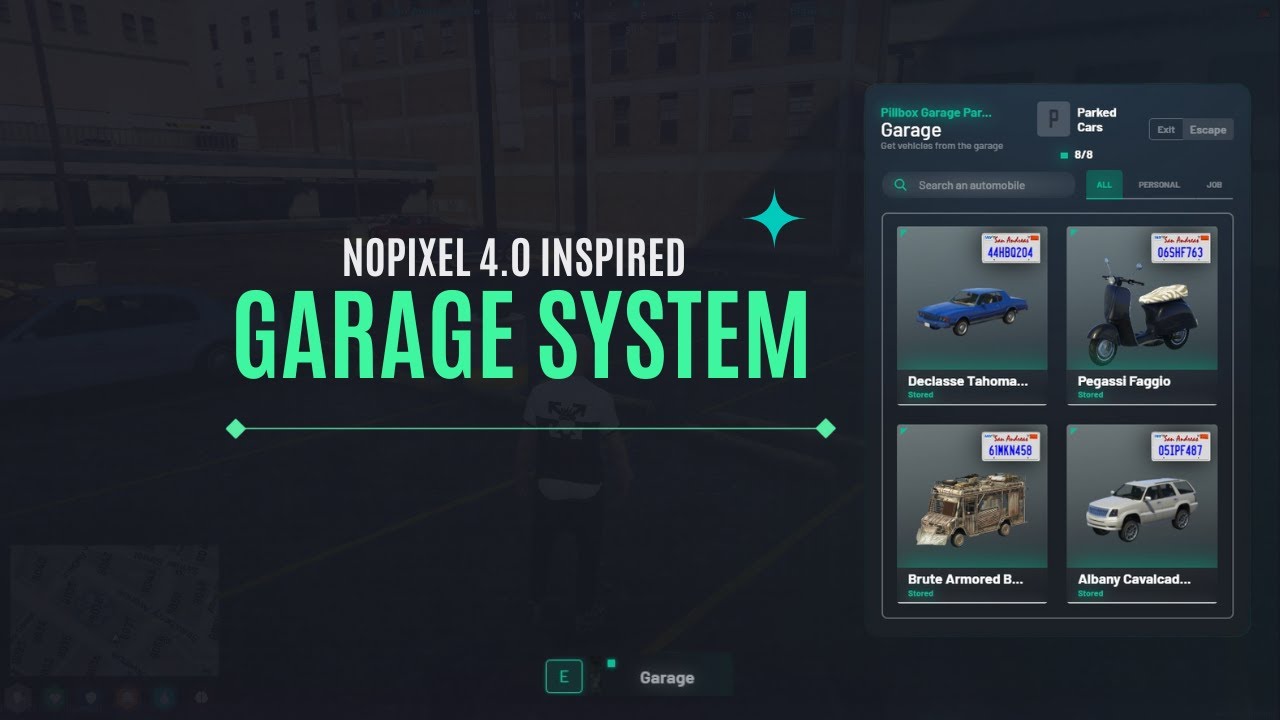1280x720 pixels.
Task: Click the magnifier icon in the search bar
Action: pyautogui.click(x=900, y=184)
